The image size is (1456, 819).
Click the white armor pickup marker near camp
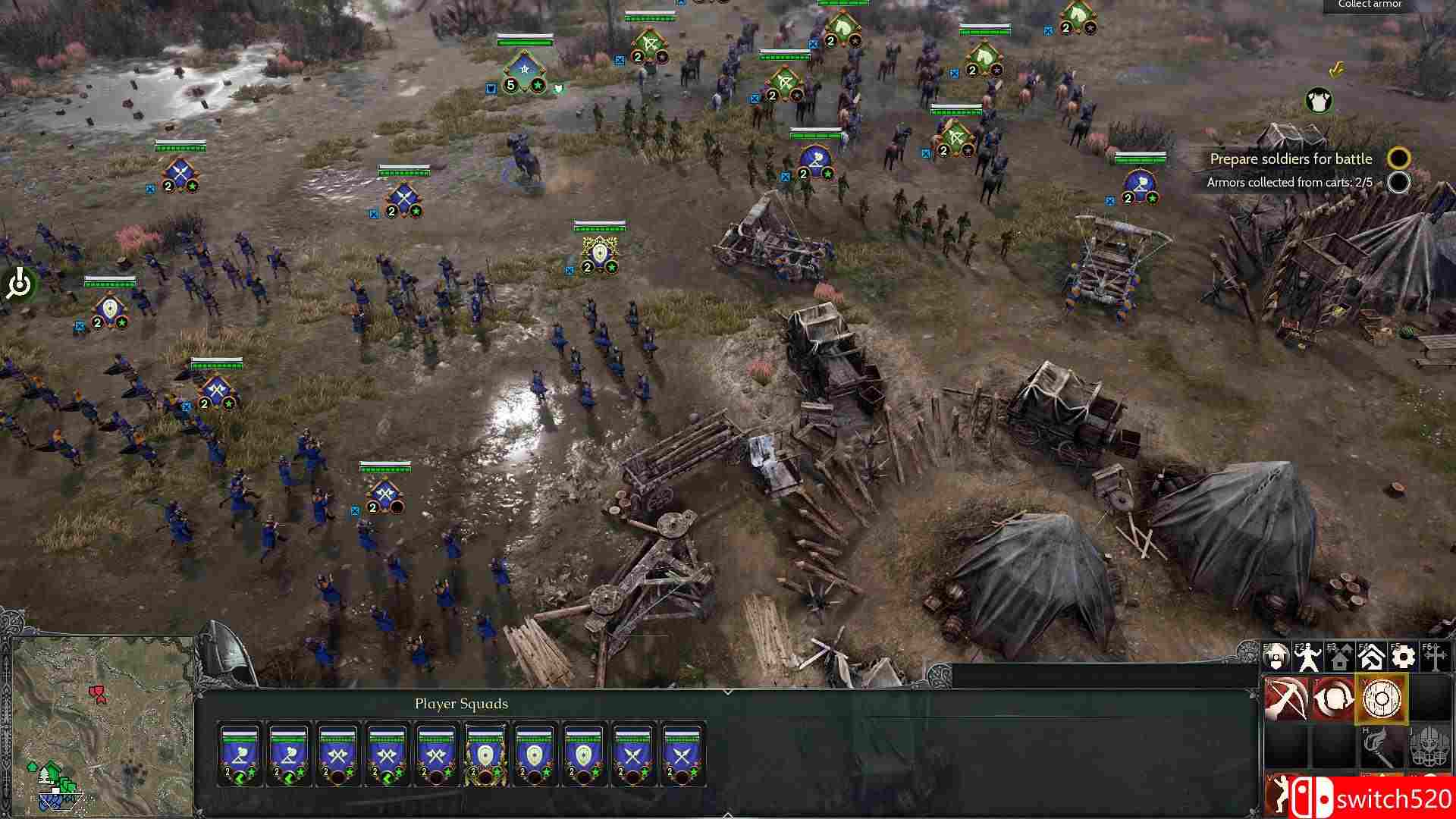point(1318,99)
